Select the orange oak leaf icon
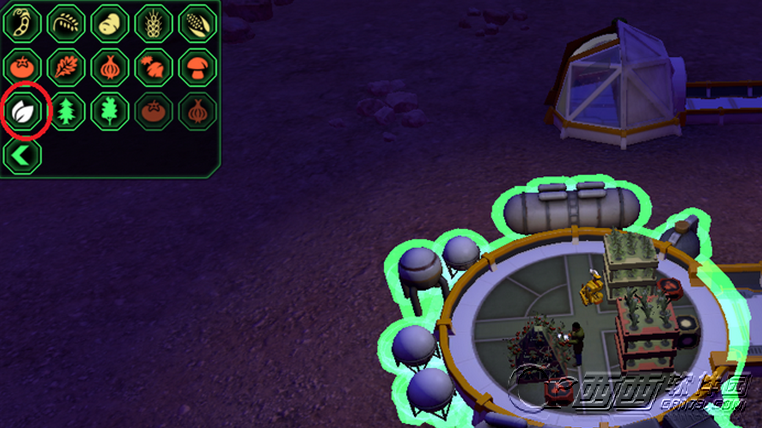The image size is (762, 428). (x=65, y=66)
